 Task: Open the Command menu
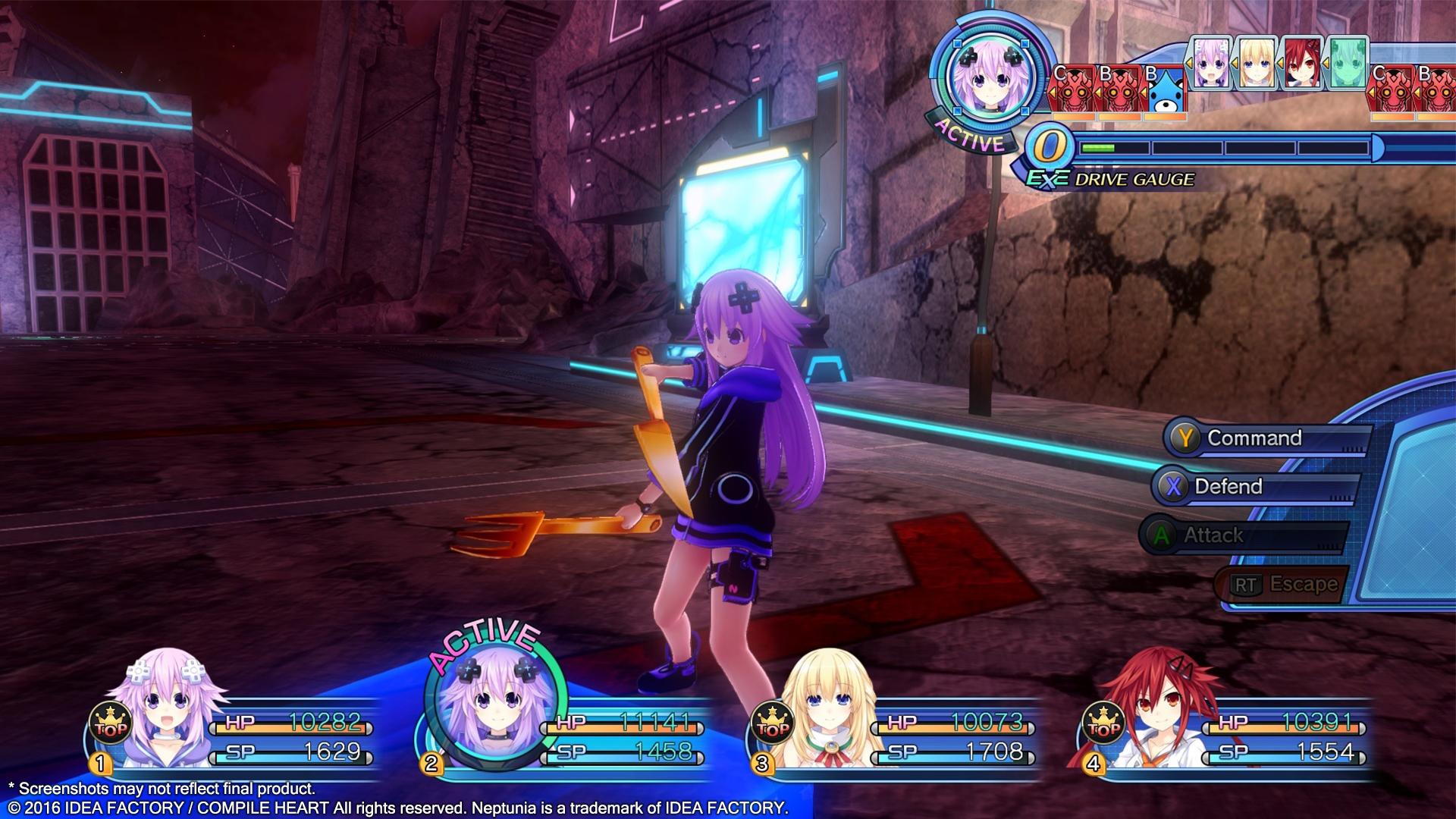(1255, 438)
